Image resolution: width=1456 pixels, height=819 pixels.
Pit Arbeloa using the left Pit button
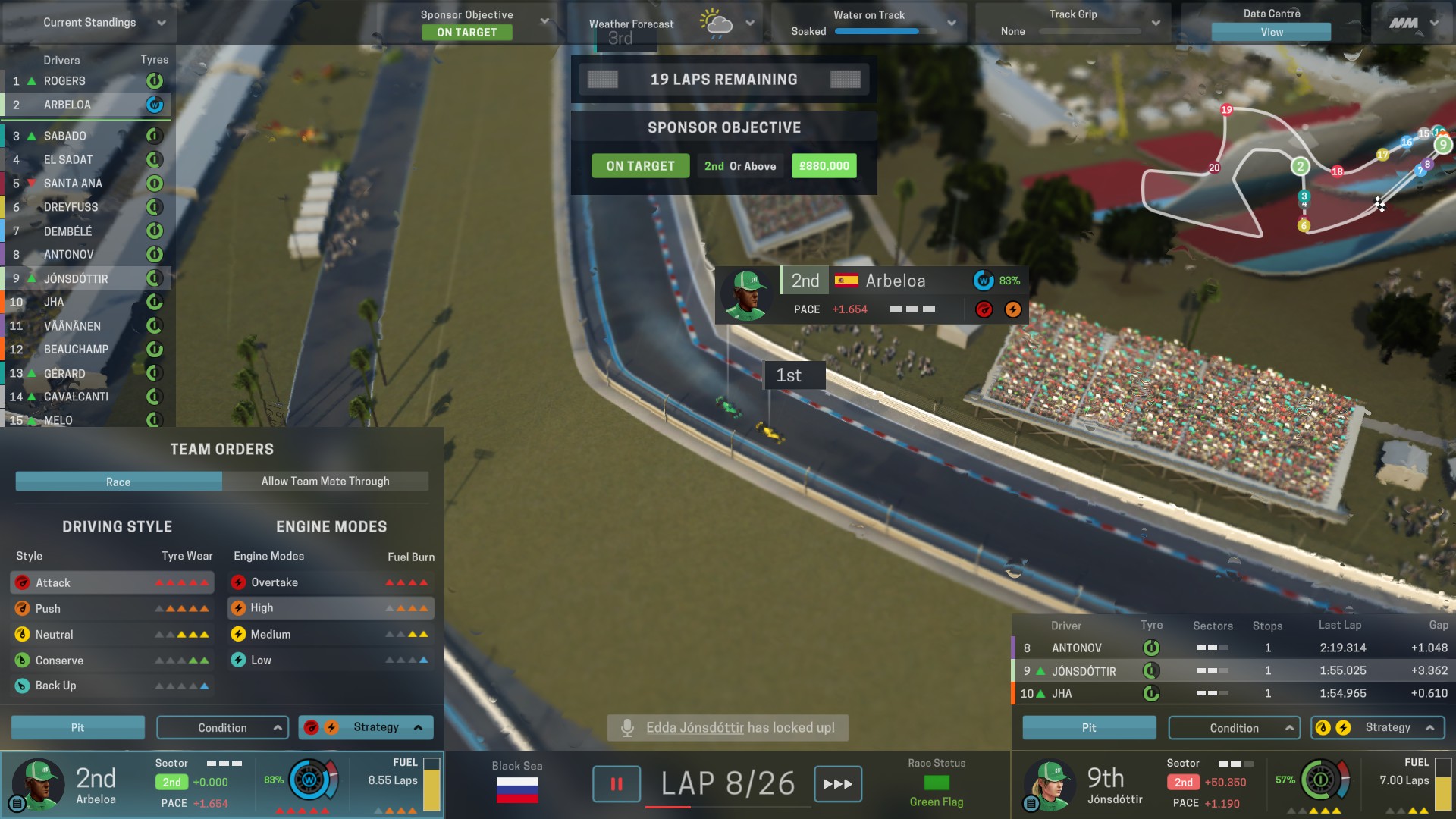coord(77,727)
